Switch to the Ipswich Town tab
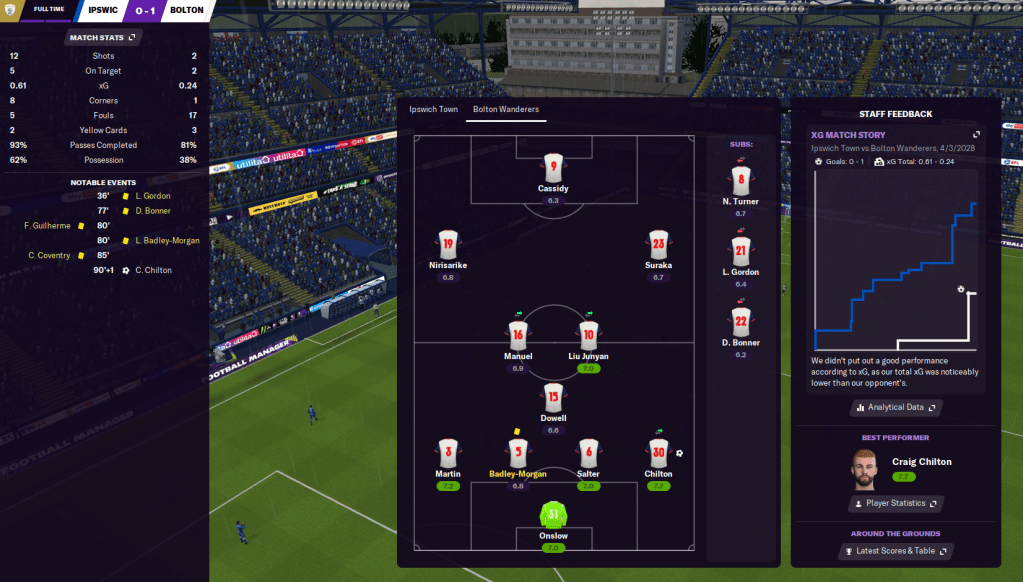This screenshot has width=1023, height=582. tap(433, 109)
